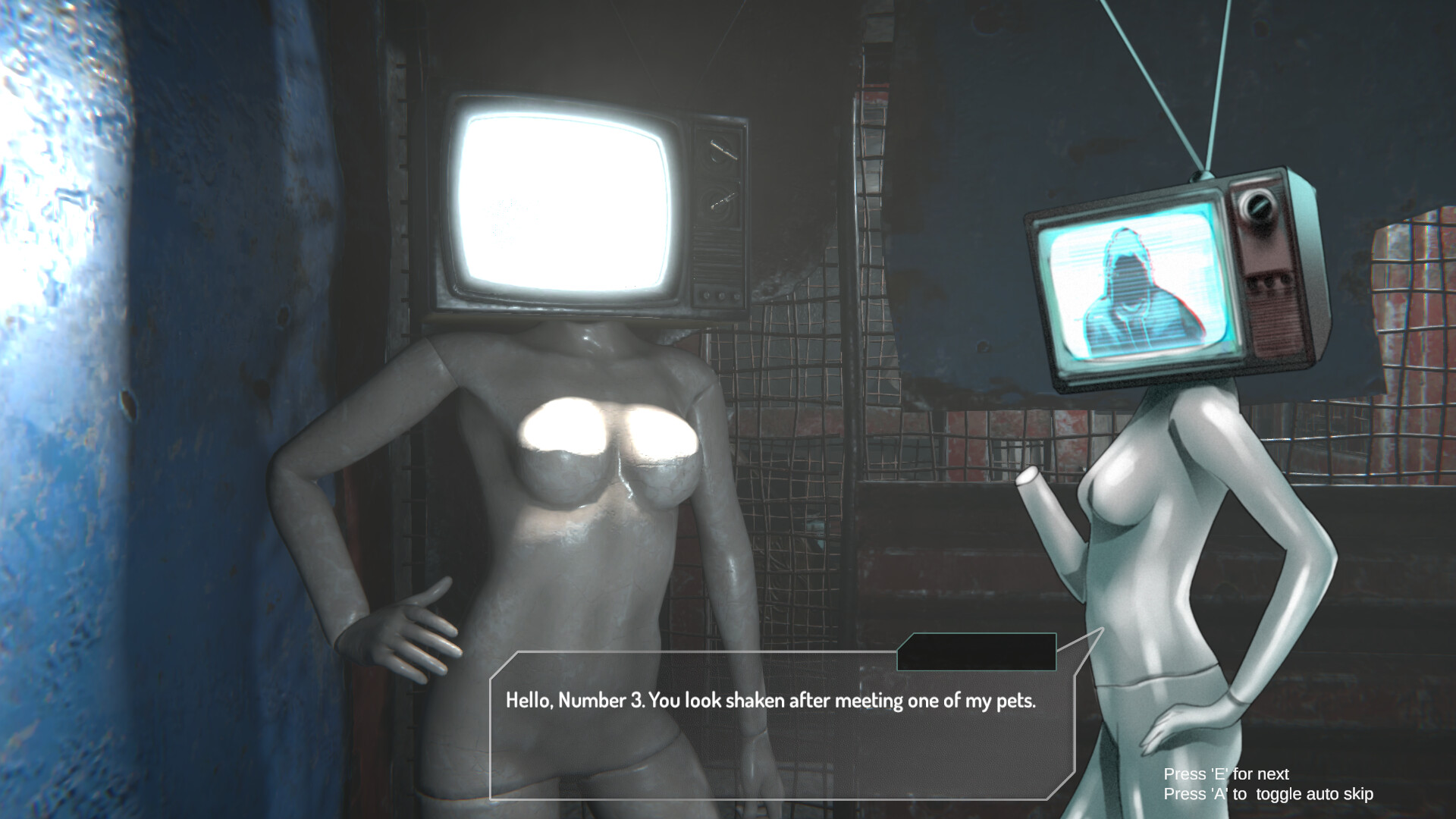Click the upper tuning knob on the left TV
The image size is (1456, 819).
[720, 152]
